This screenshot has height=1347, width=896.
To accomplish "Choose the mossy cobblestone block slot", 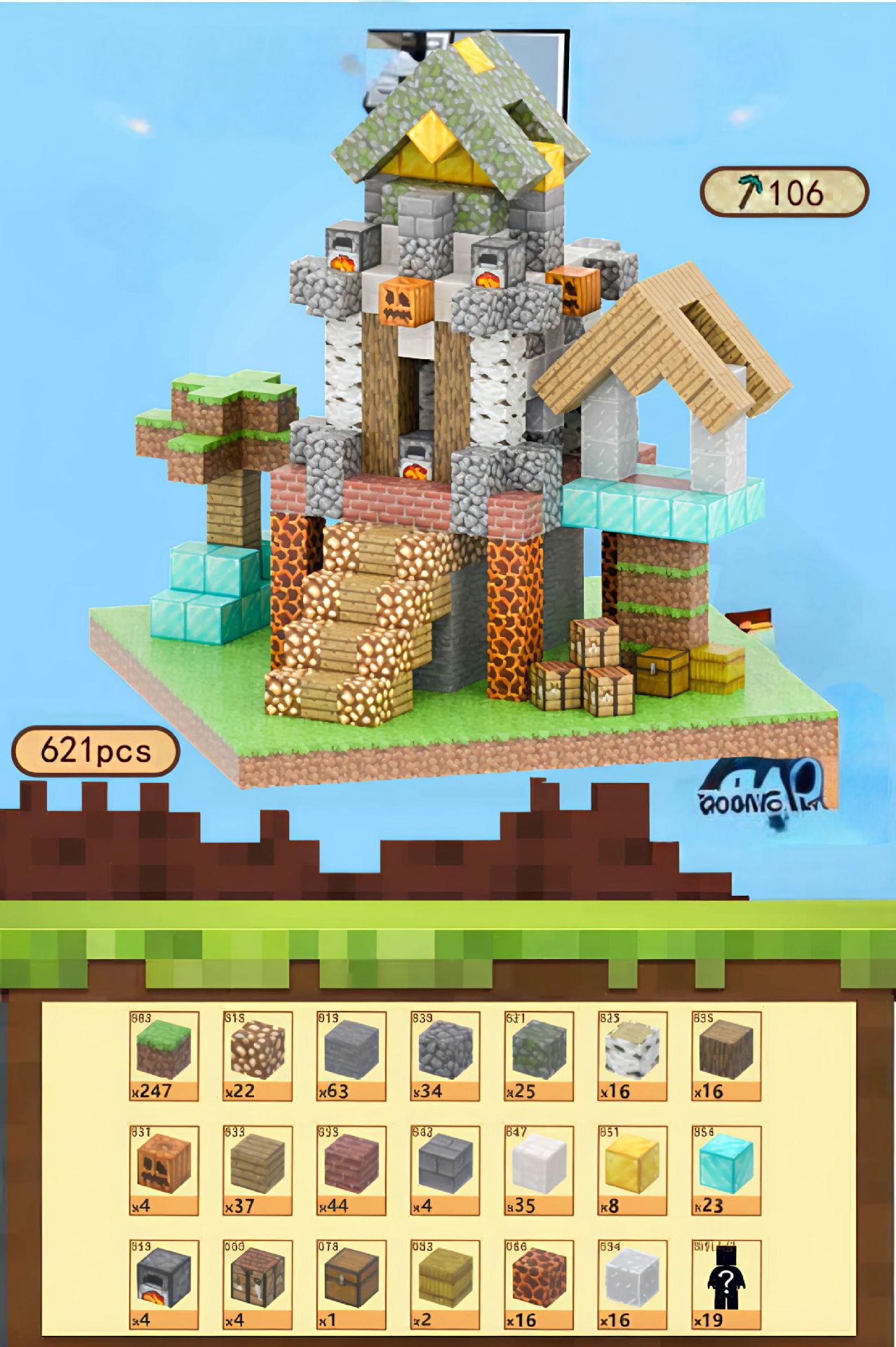I will [539, 1054].
